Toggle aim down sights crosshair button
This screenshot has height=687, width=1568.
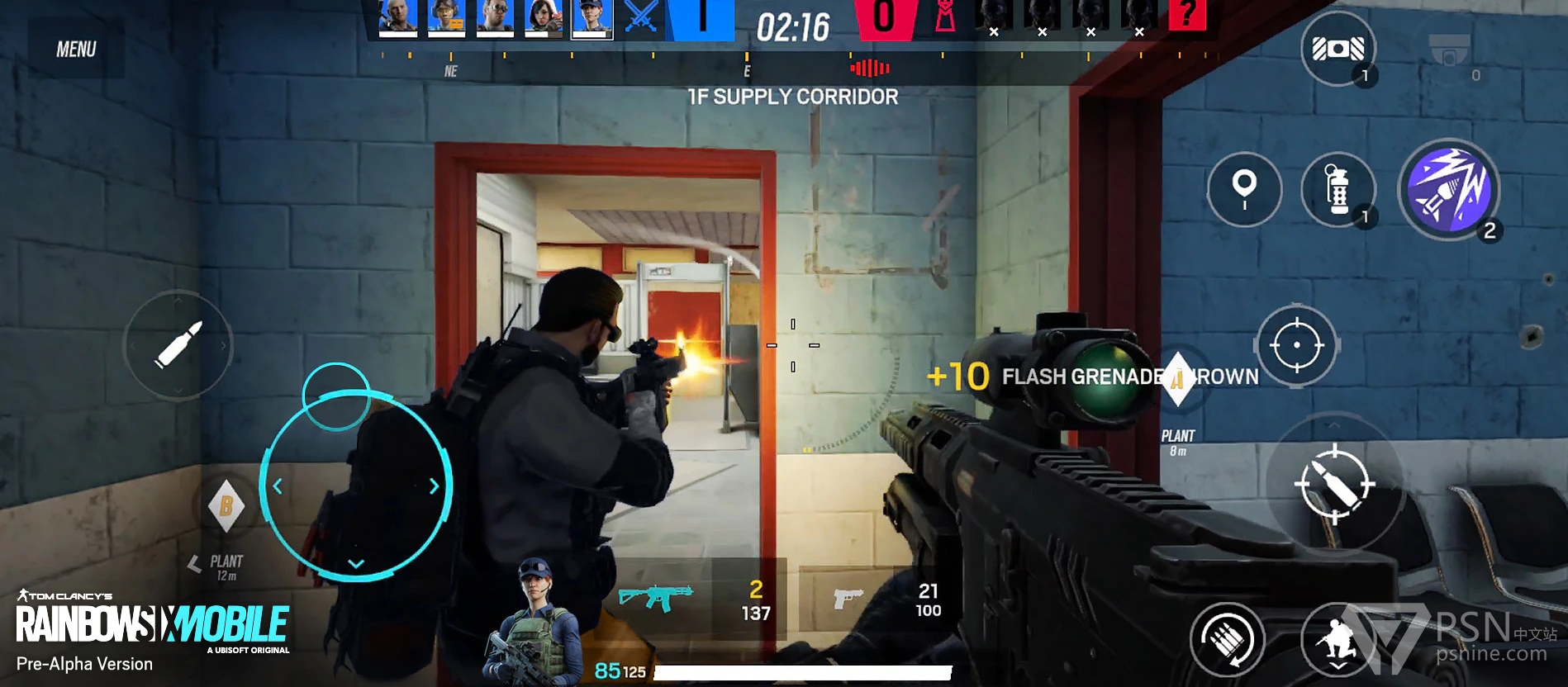(1296, 345)
